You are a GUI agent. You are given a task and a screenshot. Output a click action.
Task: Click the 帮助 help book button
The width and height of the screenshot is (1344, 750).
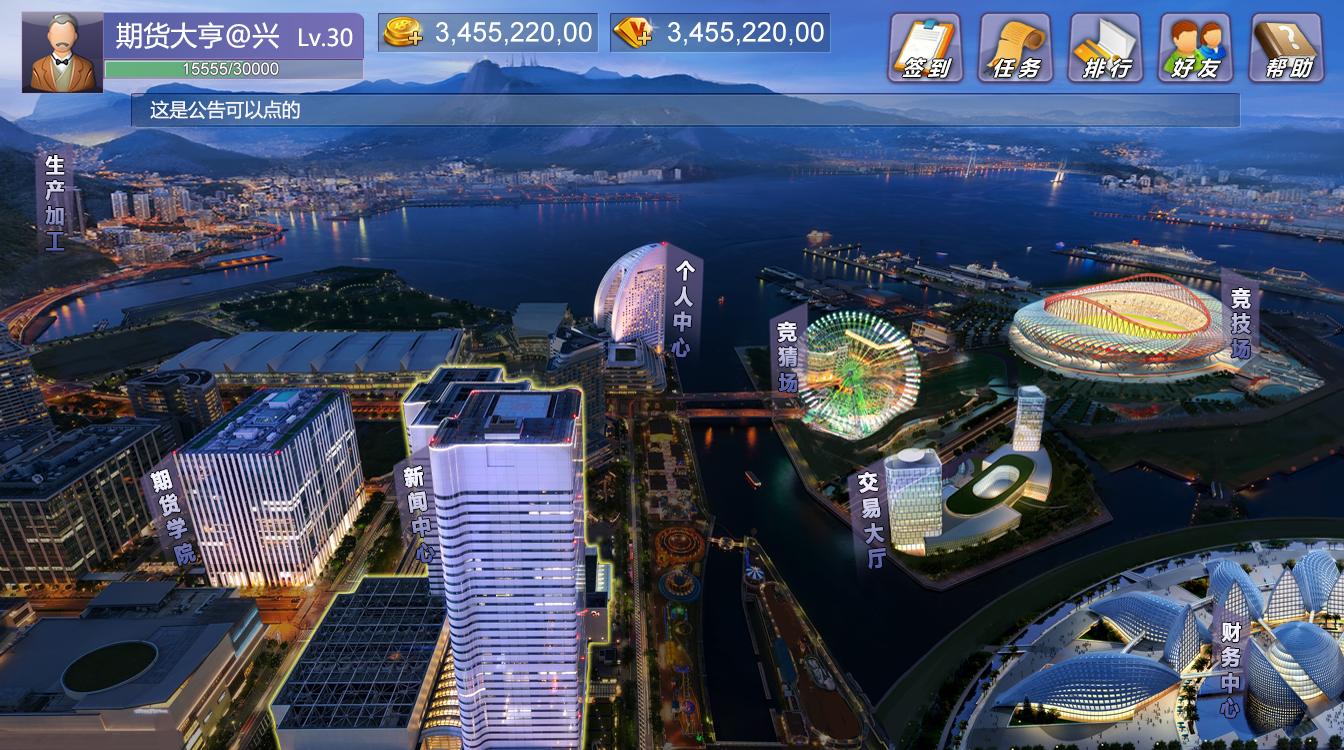pos(1286,47)
